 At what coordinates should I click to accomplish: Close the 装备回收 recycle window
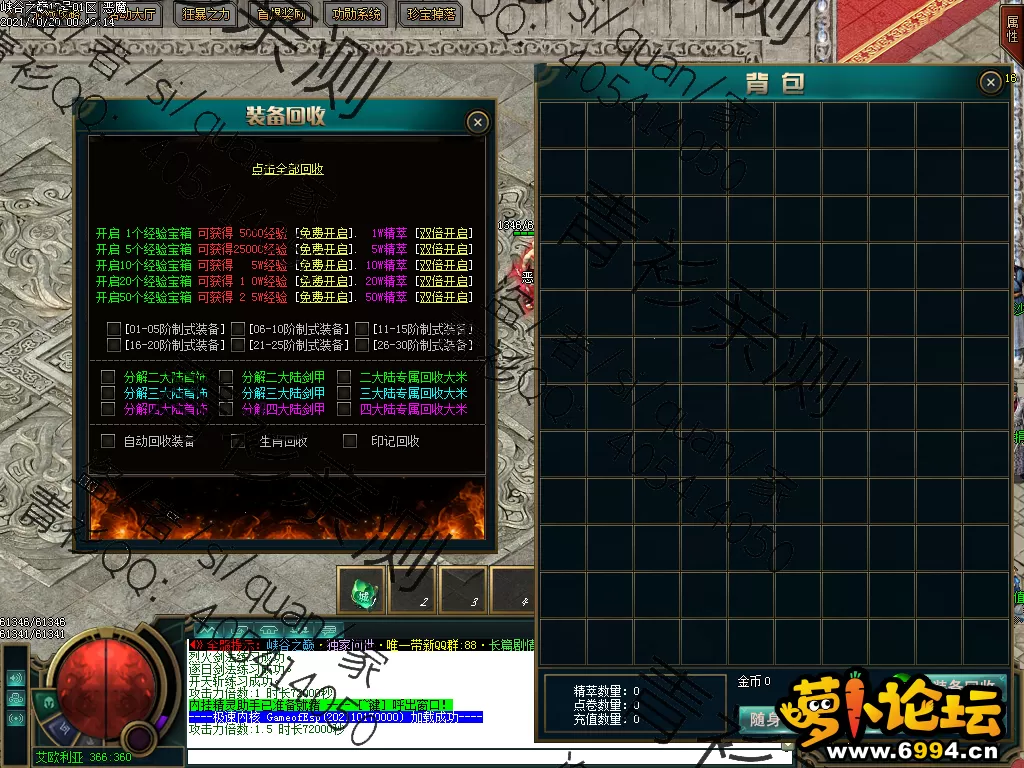(x=478, y=122)
